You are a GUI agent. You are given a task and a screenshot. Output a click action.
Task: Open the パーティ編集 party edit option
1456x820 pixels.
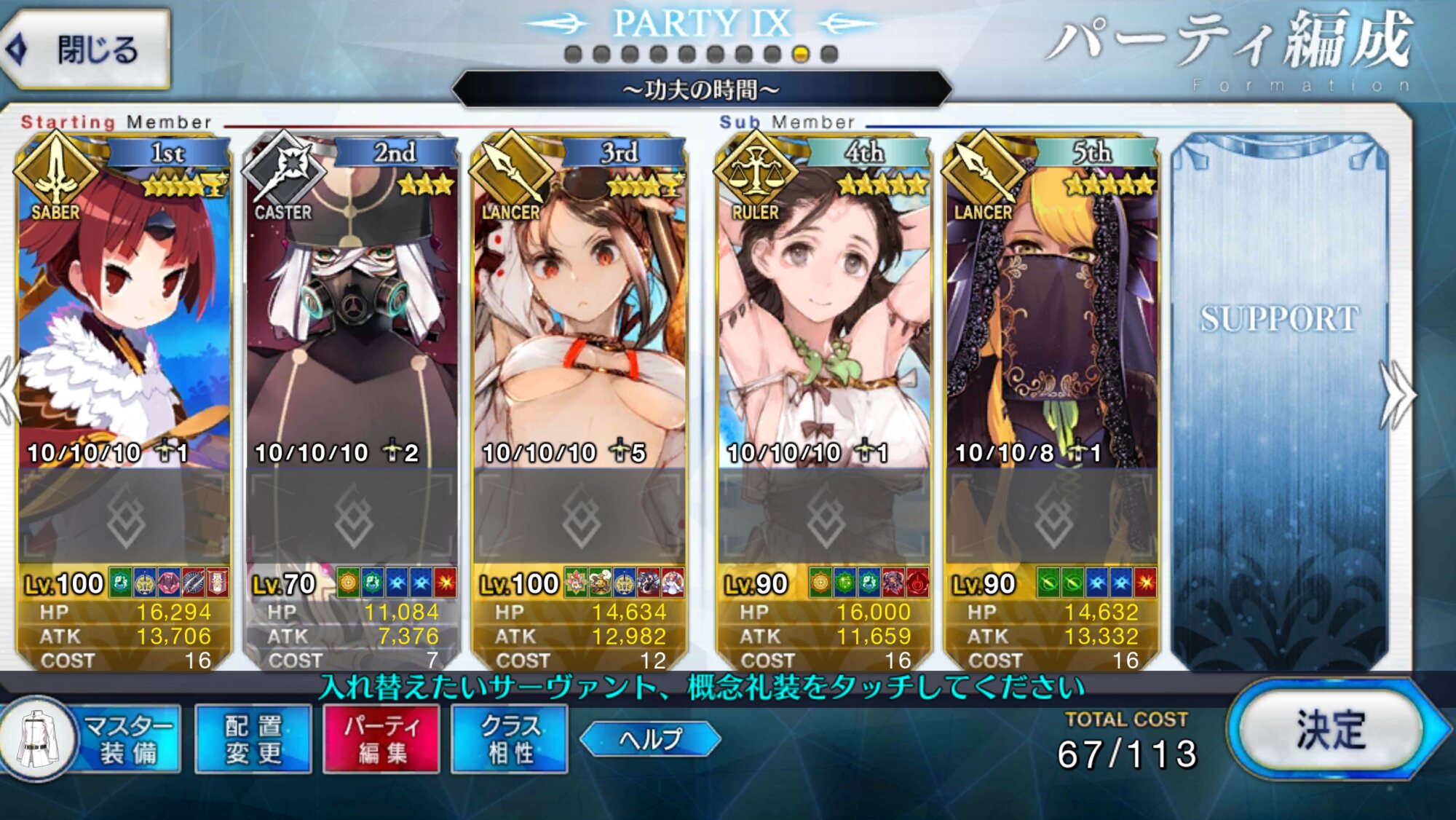click(x=381, y=739)
